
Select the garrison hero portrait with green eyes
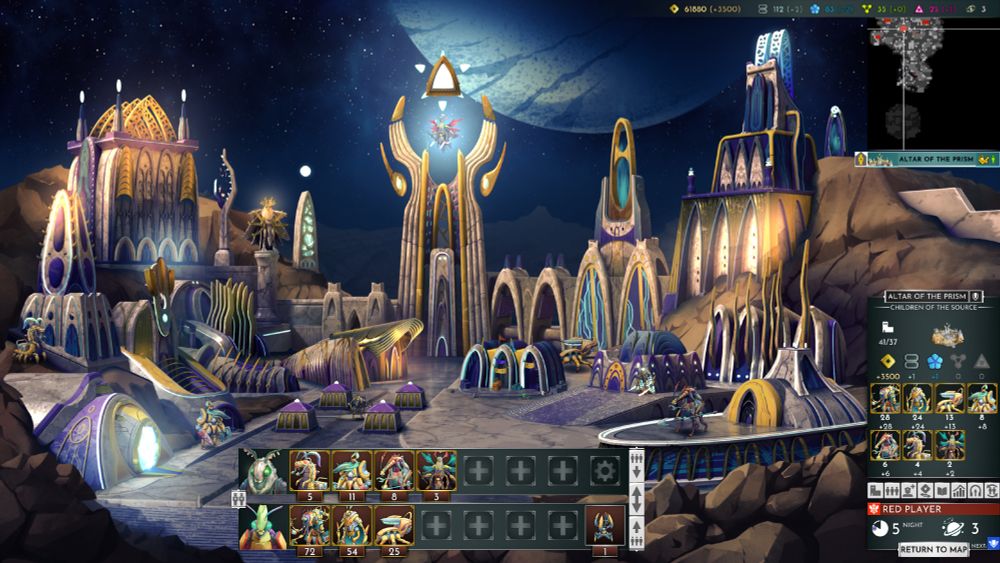263,470
